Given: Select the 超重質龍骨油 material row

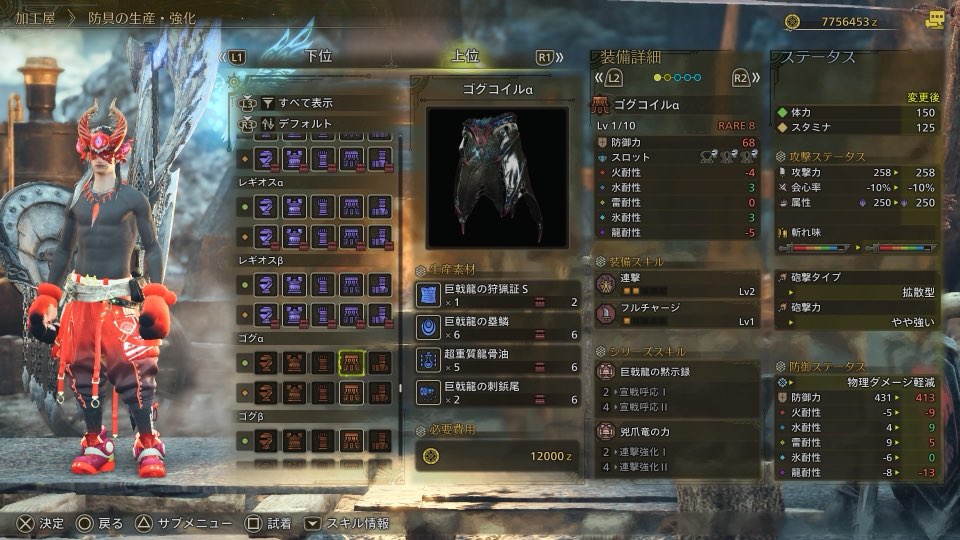Looking at the screenshot, I should tap(498, 360).
